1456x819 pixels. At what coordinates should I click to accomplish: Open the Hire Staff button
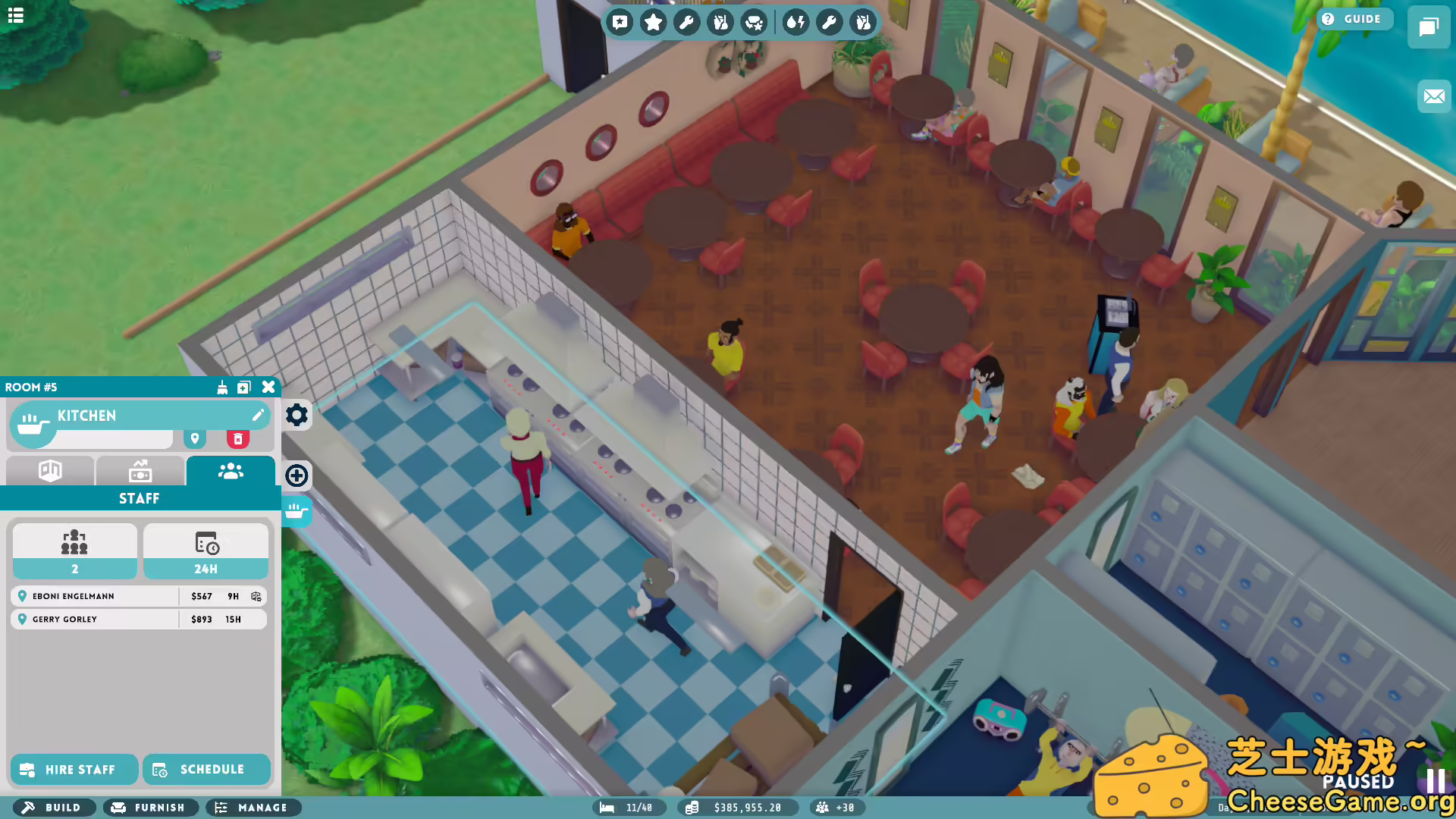coord(74,769)
